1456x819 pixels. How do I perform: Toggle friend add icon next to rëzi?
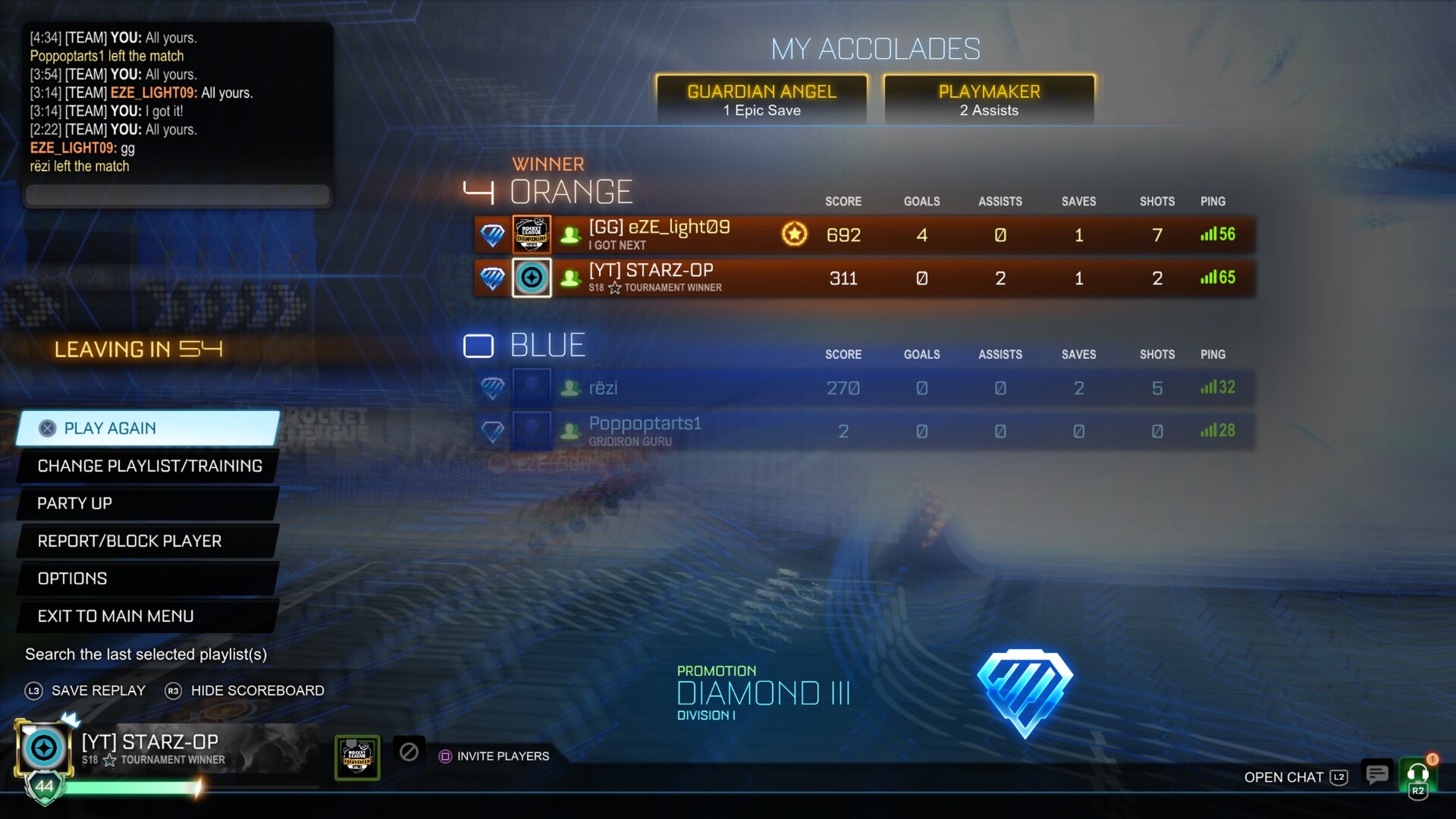click(569, 388)
